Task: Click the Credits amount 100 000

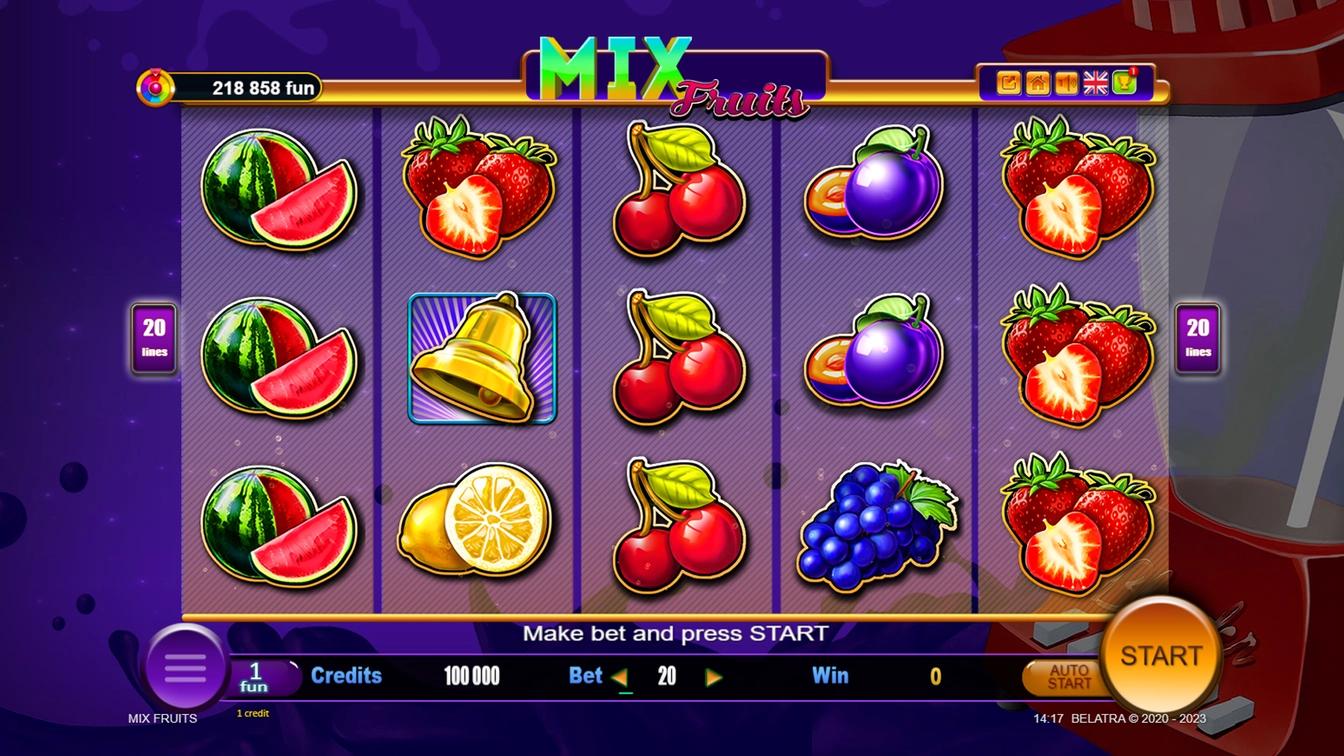Action: click(x=472, y=676)
